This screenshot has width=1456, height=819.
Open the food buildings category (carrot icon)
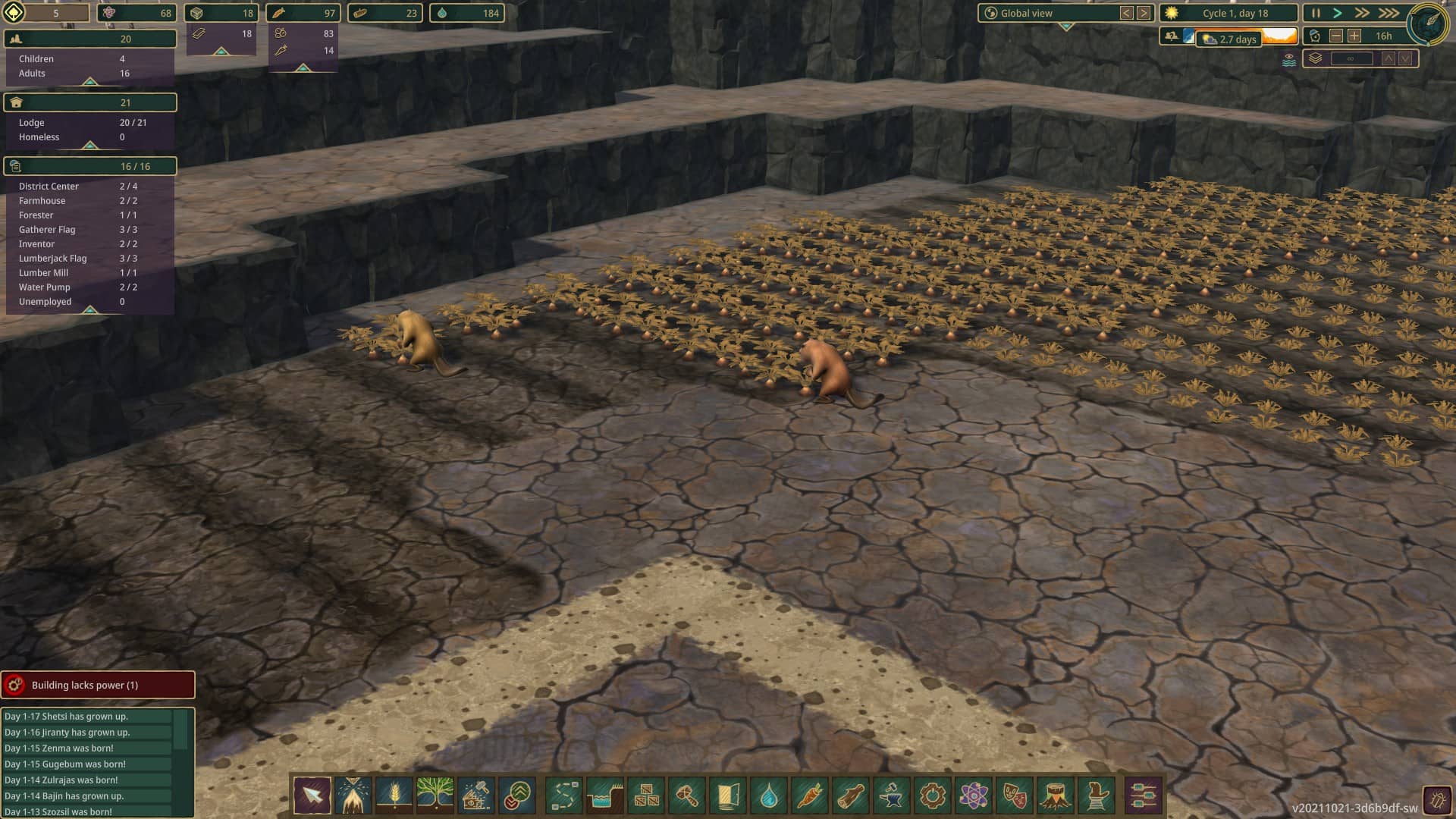pyautogui.click(x=810, y=795)
